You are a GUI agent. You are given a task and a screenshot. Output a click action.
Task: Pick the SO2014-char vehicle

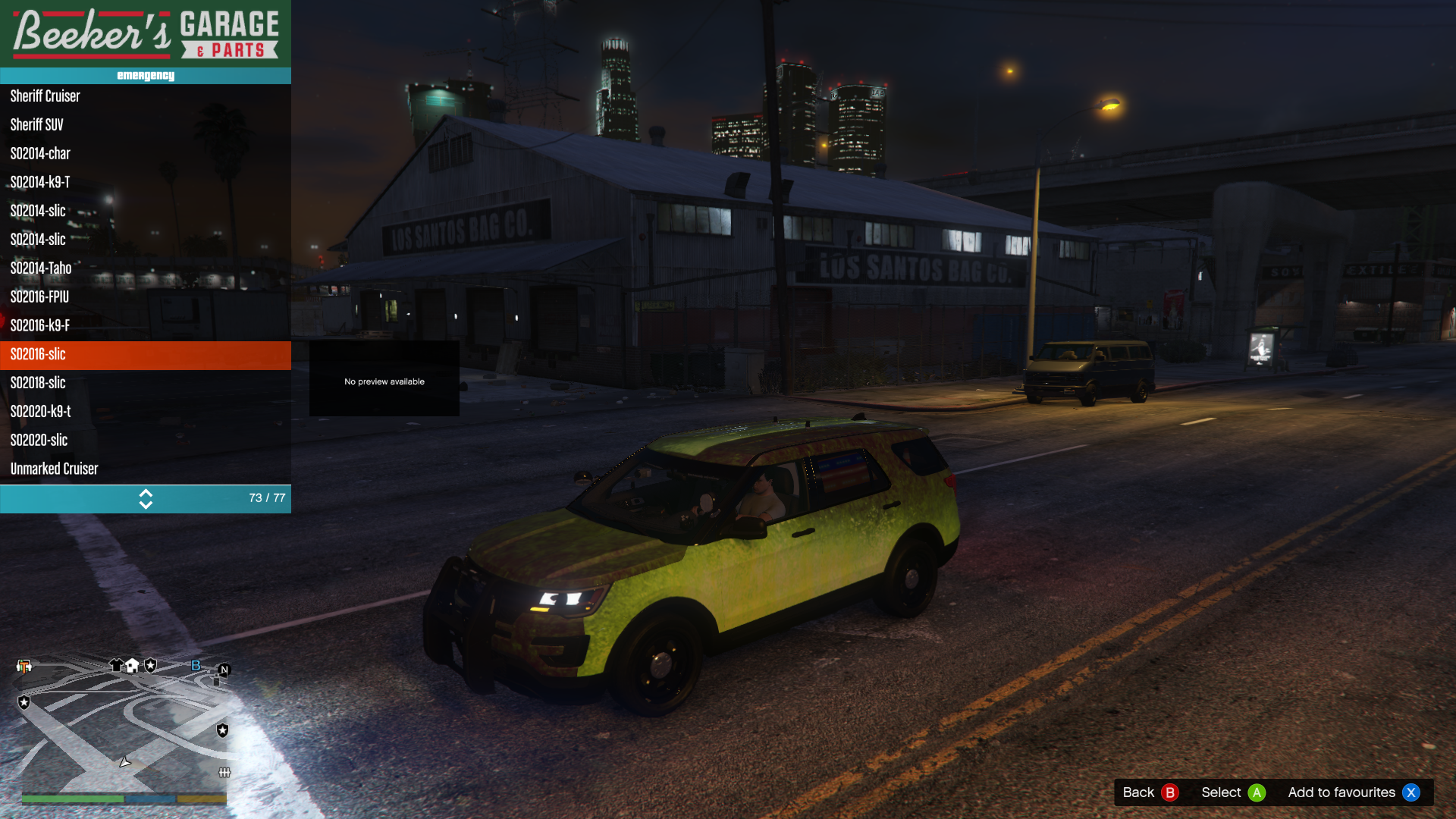(x=144, y=154)
